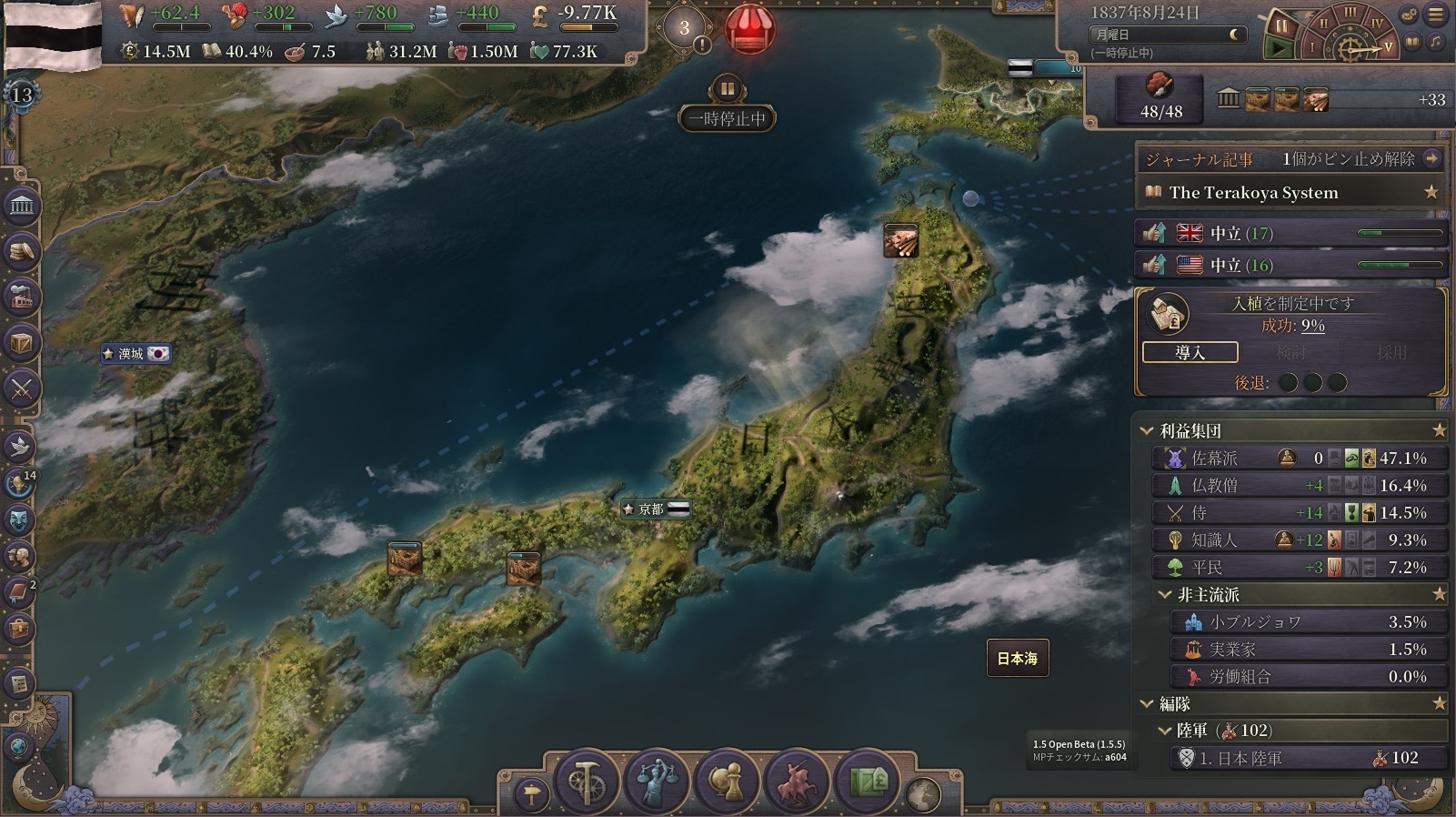This screenshot has height=817, width=1456.
Task: Select the trade lens with the green crate
Action: coord(867,781)
